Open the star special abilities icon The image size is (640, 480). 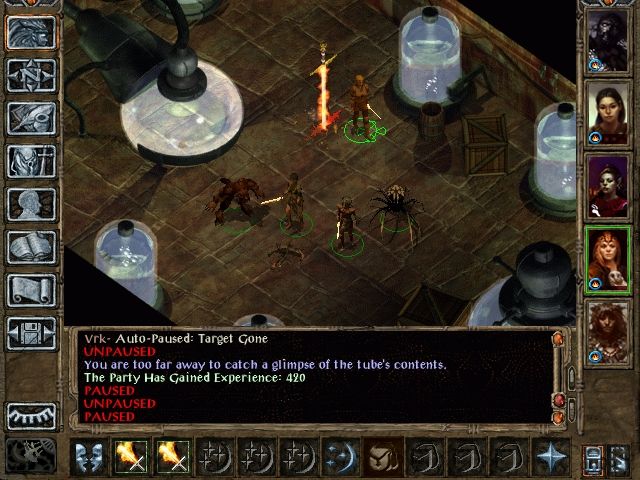point(548,455)
